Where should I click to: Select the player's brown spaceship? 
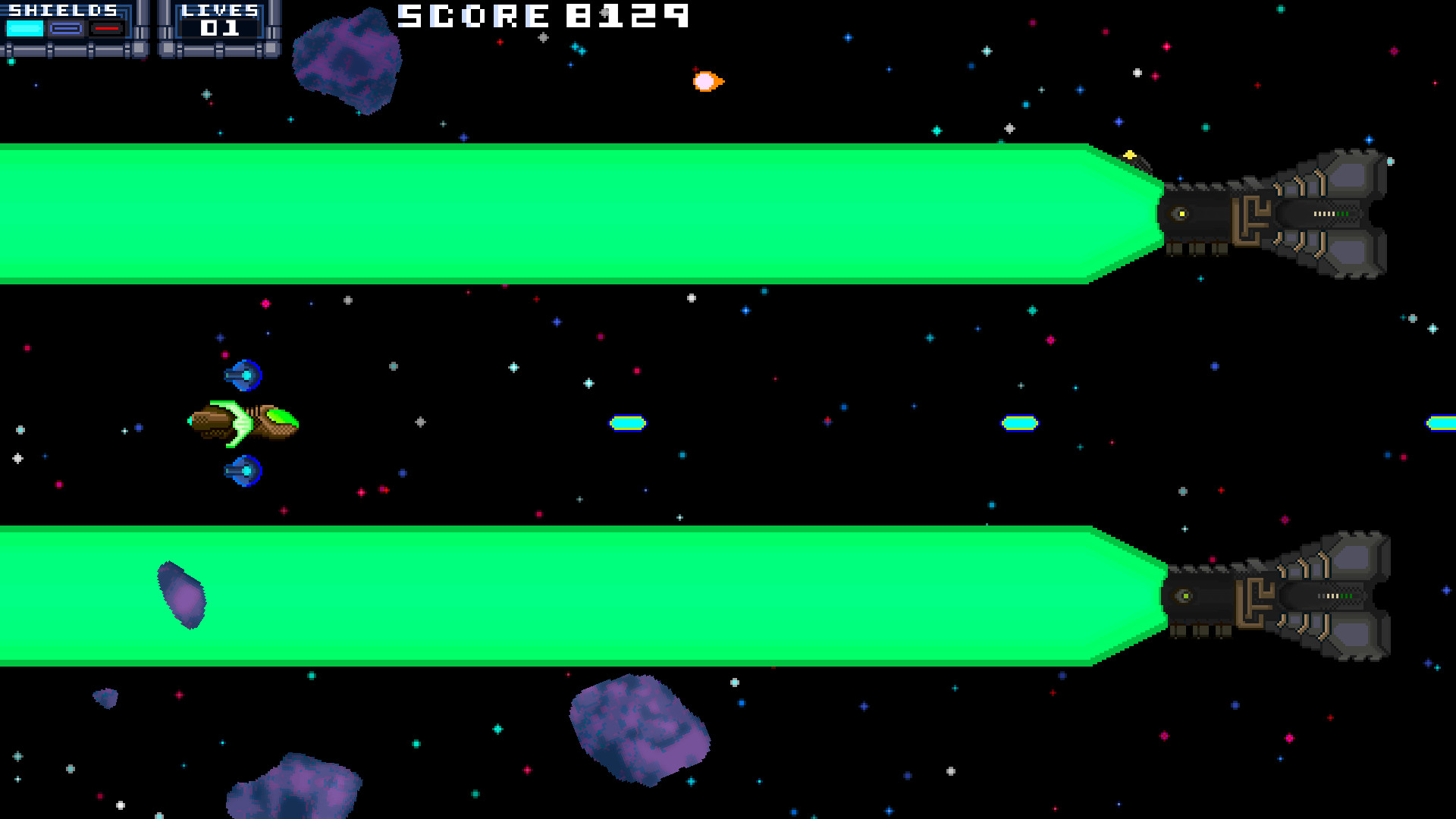[x=243, y=422]
